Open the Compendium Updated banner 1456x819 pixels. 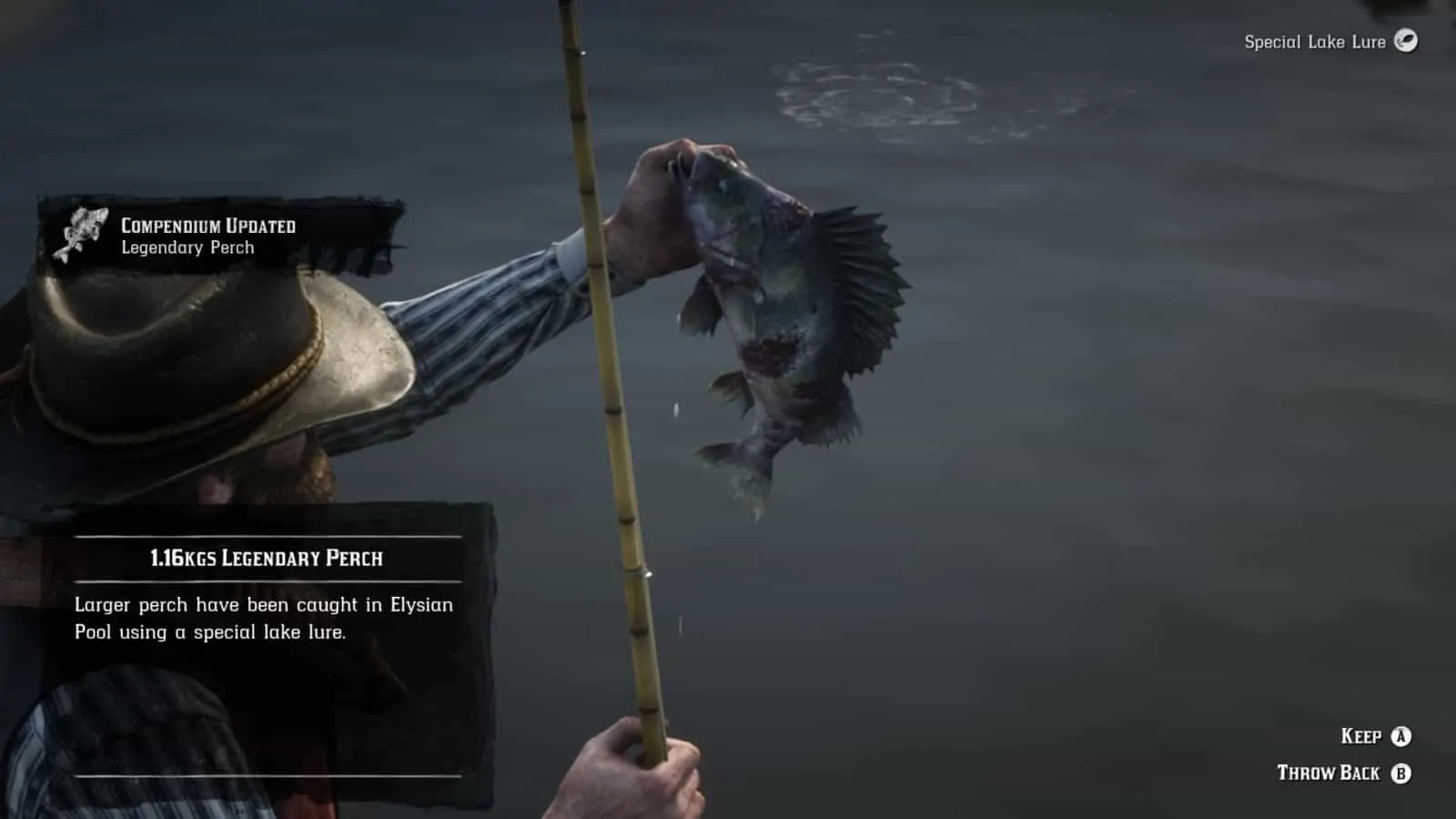tap(207, 226)
